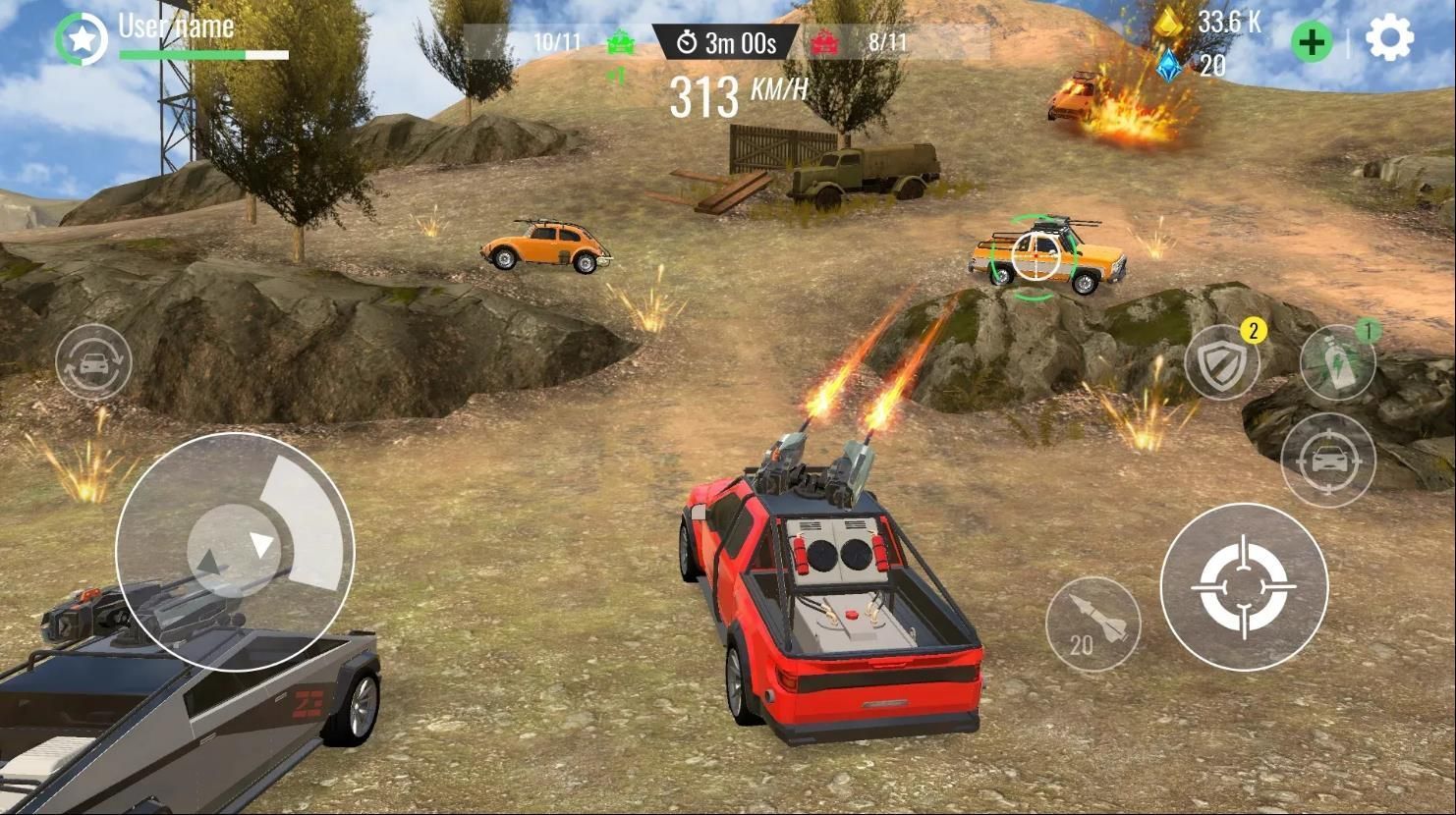Fire weapons with the large crosshair button
1456x815 pixels.
[x=1244, y=586]
